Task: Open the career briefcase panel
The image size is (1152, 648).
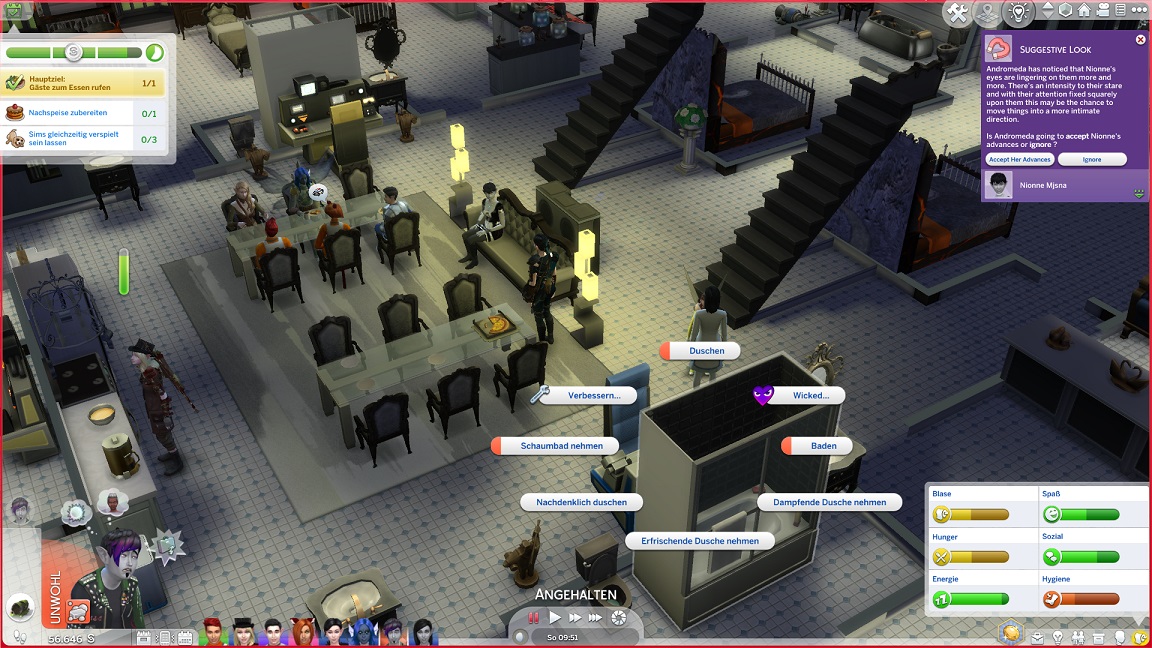Action: click(1038, 637)
